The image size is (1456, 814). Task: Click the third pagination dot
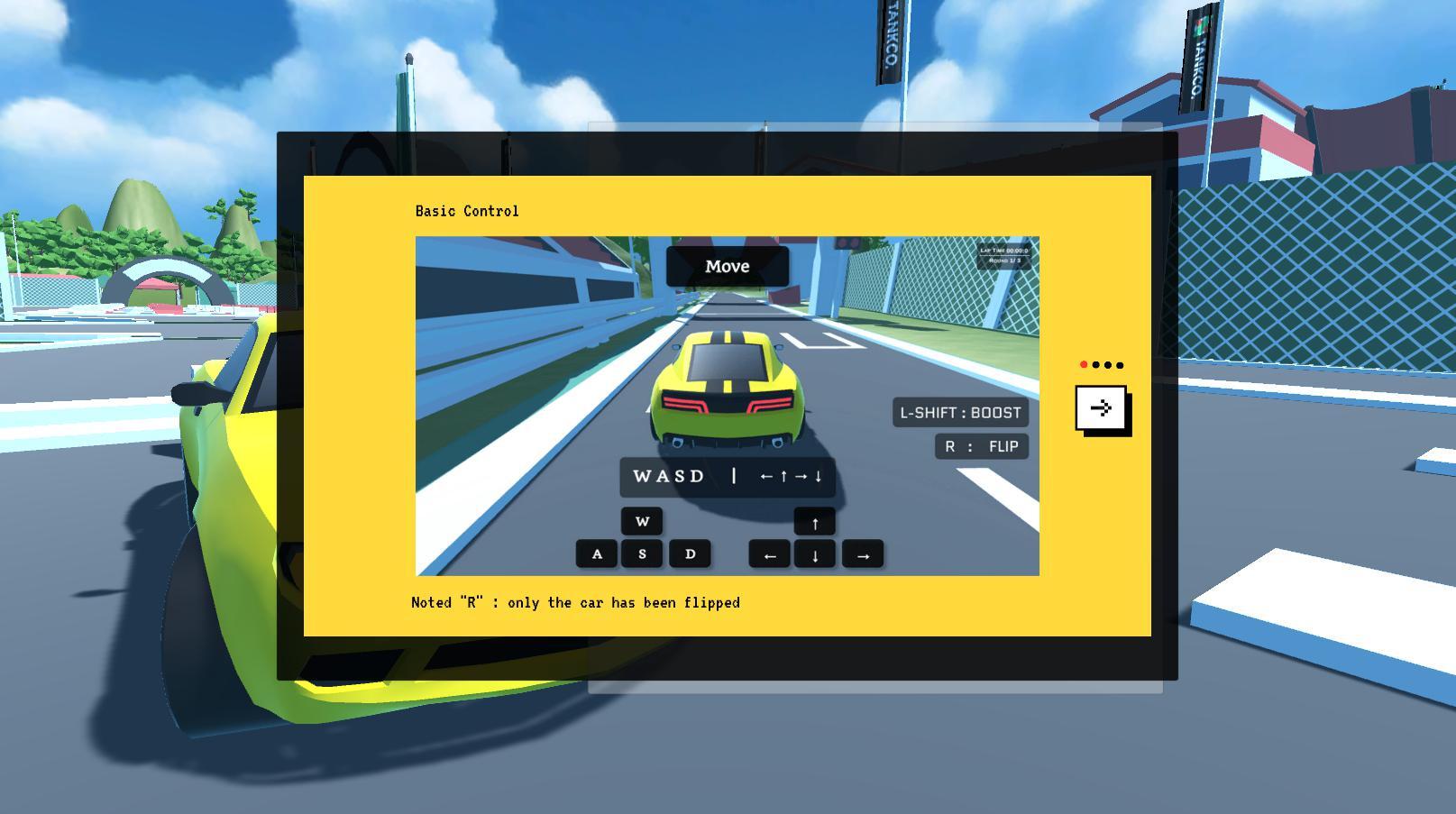[1107, 365]
